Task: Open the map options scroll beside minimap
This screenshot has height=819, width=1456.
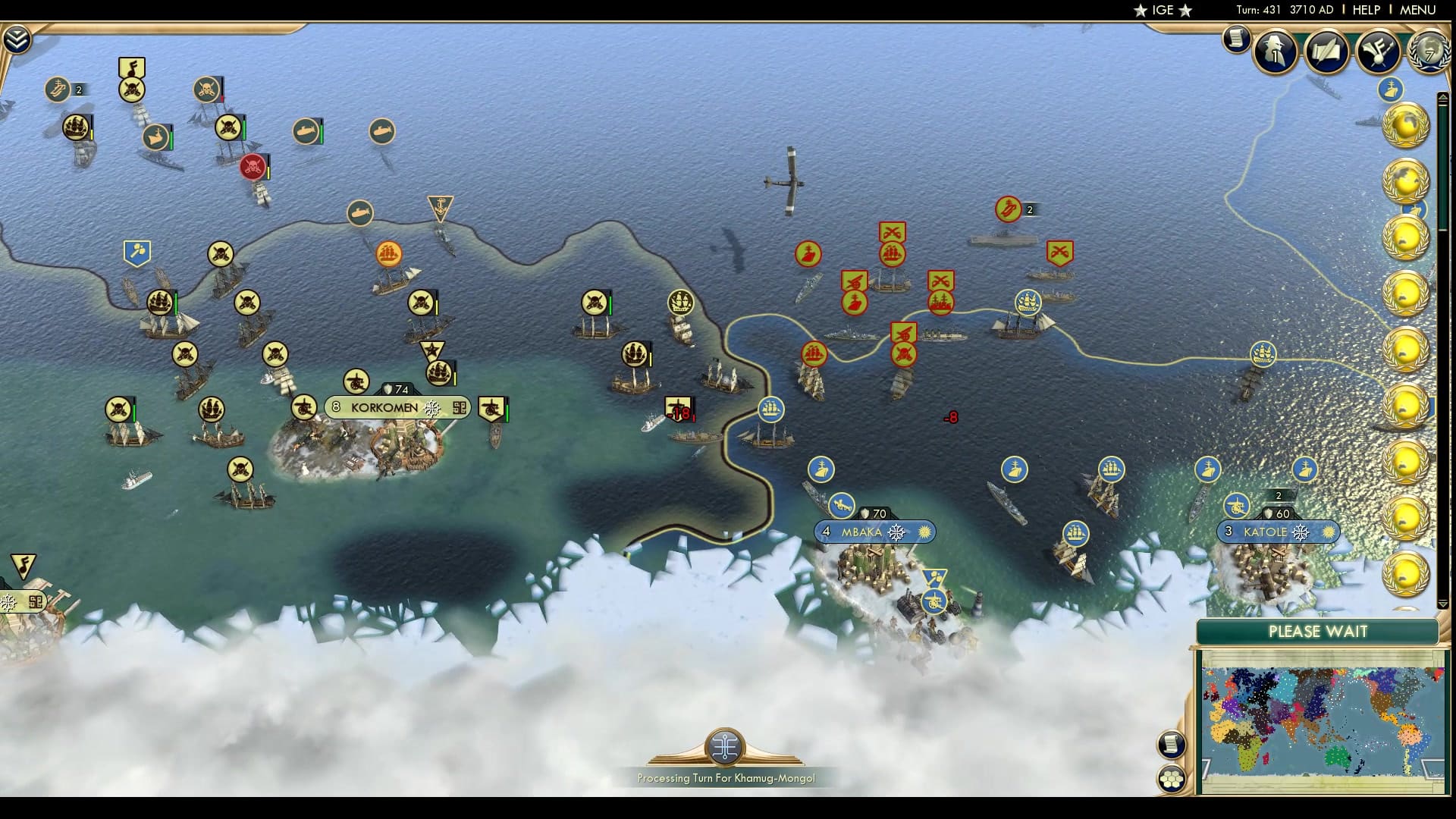Action: point(1172,743)
